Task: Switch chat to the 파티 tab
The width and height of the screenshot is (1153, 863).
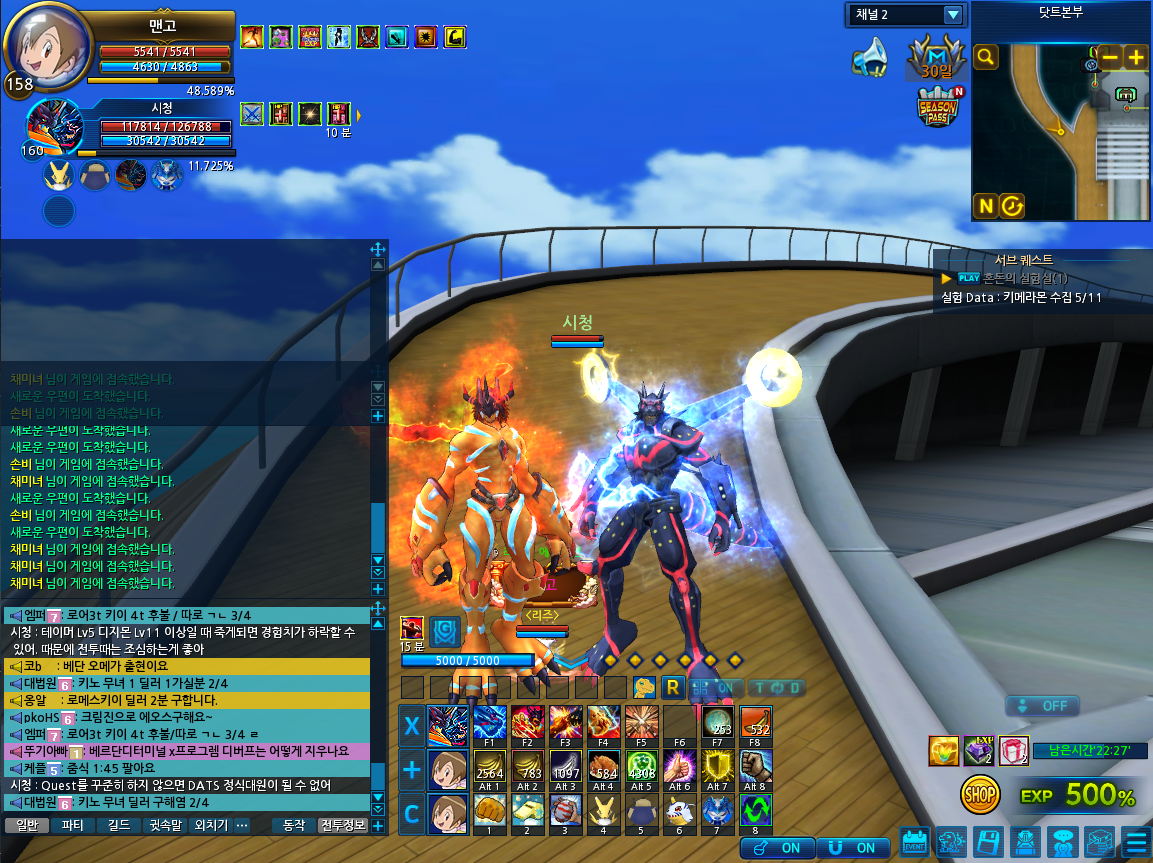Action: (72, 826)
